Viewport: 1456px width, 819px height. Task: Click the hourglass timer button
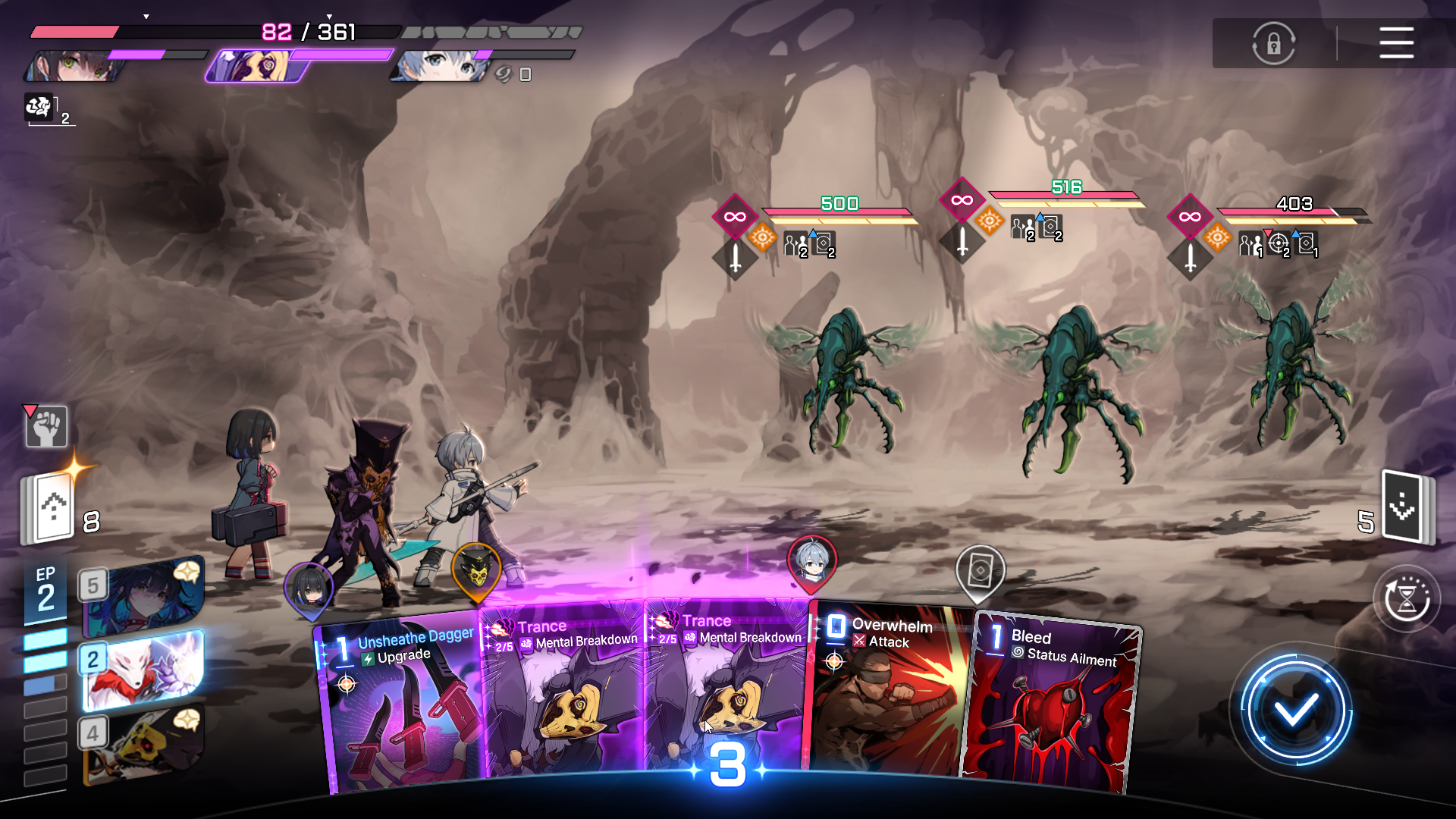1407,599
